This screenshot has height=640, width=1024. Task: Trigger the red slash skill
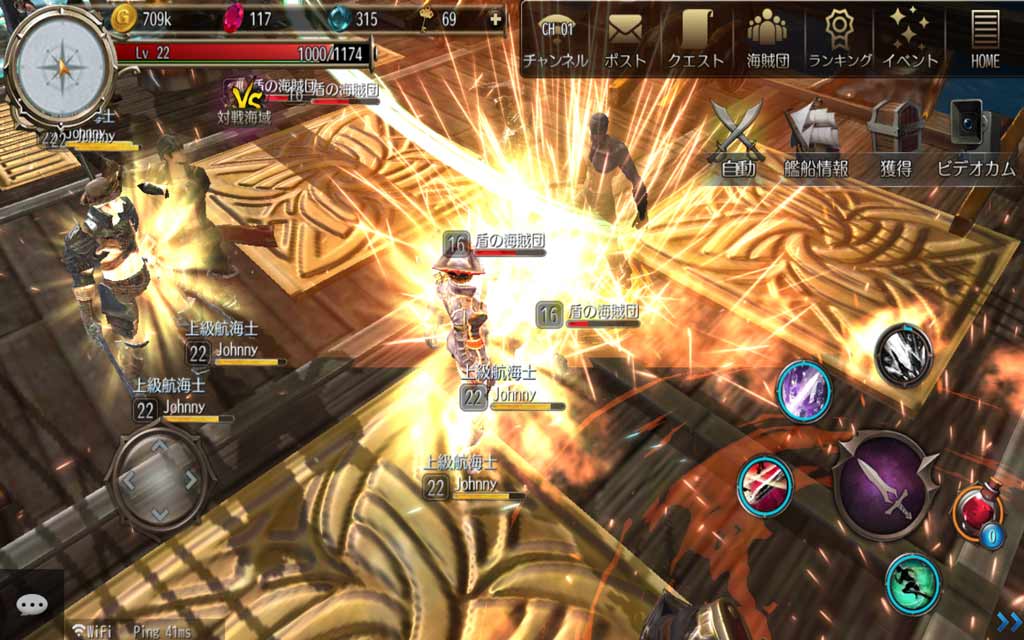pyautogui.click(x=765, y=485)
